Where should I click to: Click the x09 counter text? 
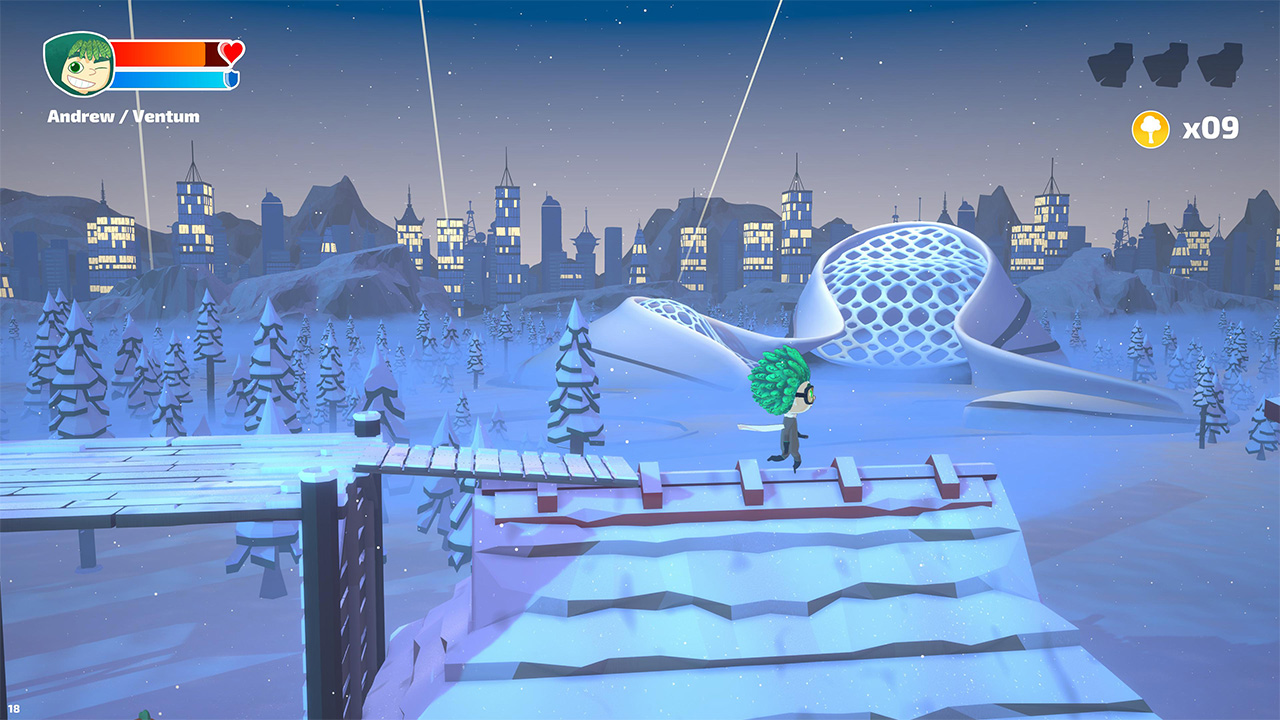tap(1212, 128)
